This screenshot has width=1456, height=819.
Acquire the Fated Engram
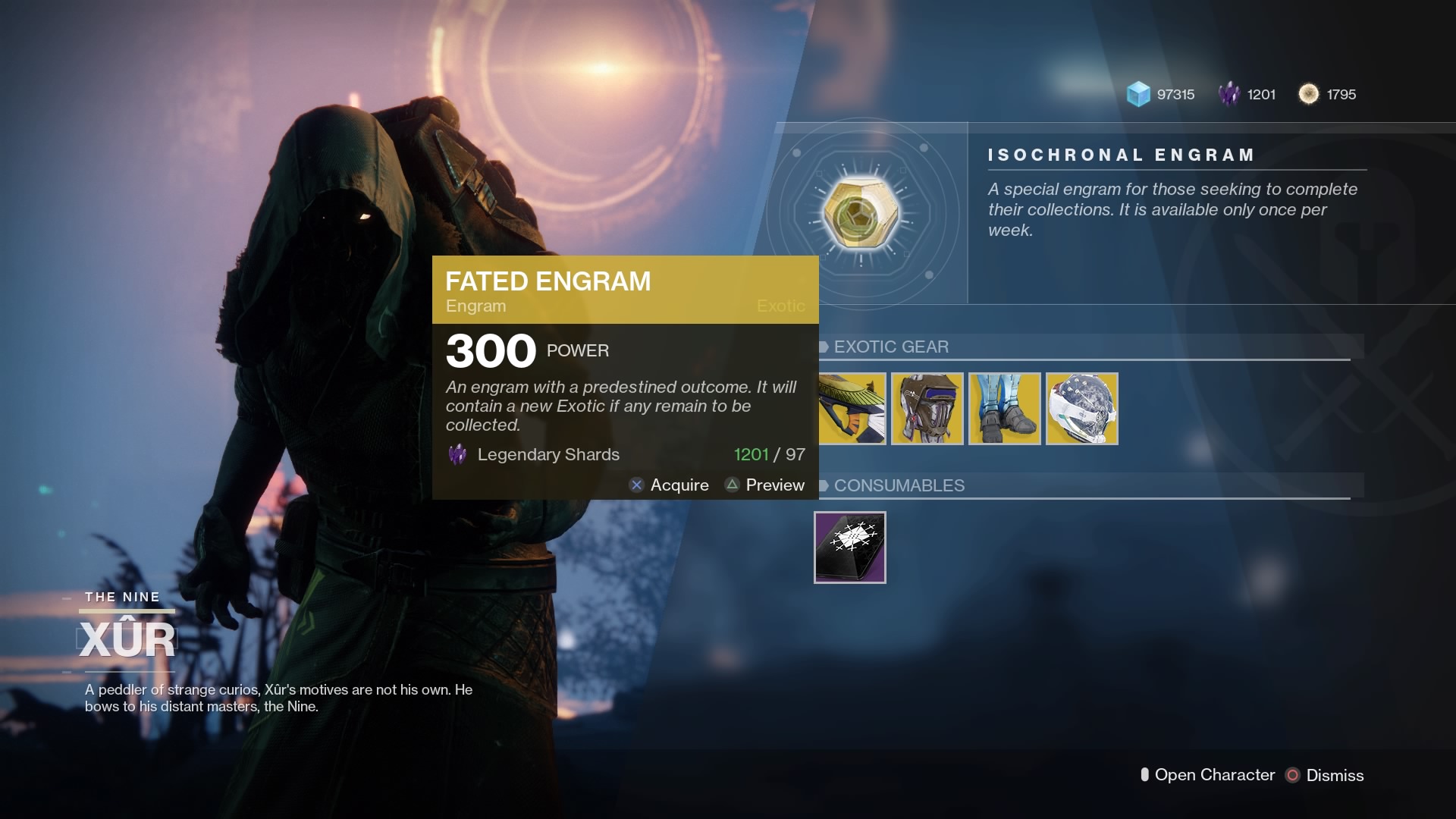(670, 485)
